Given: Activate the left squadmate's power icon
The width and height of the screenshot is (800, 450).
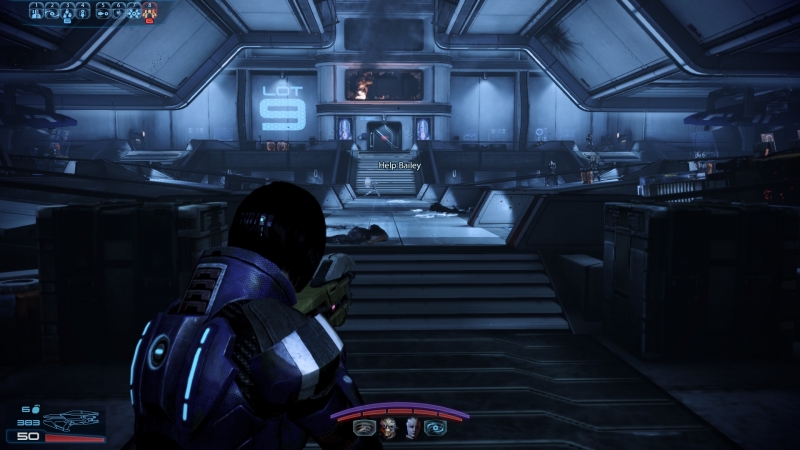Looking at the screenshot, I should (363, 427).
